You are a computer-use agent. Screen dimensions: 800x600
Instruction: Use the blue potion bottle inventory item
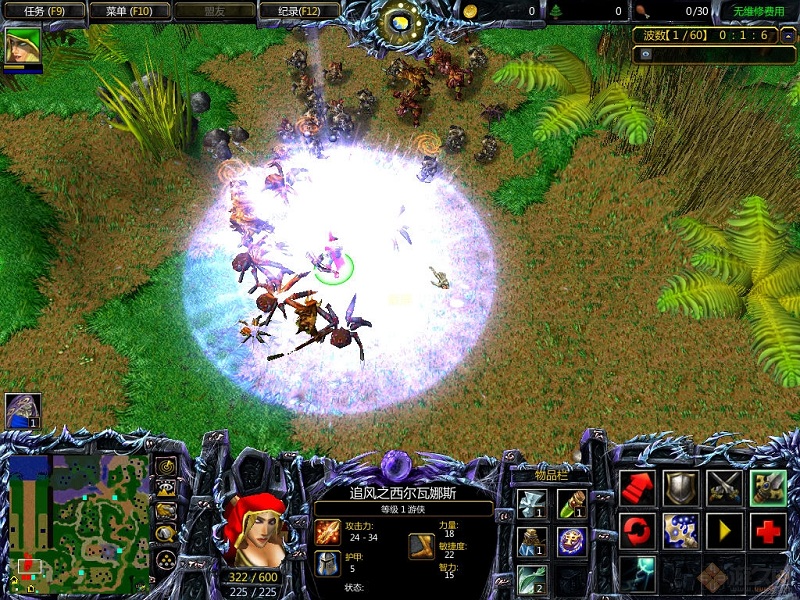532,541
